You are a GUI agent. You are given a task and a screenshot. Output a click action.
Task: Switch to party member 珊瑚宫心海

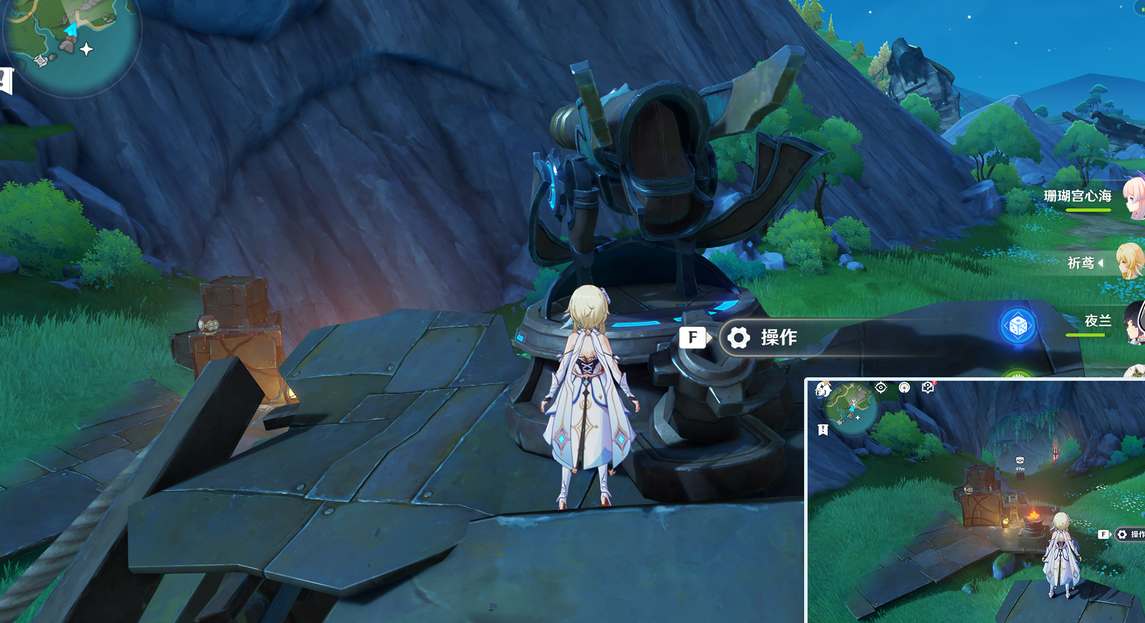click(1132, 196)
